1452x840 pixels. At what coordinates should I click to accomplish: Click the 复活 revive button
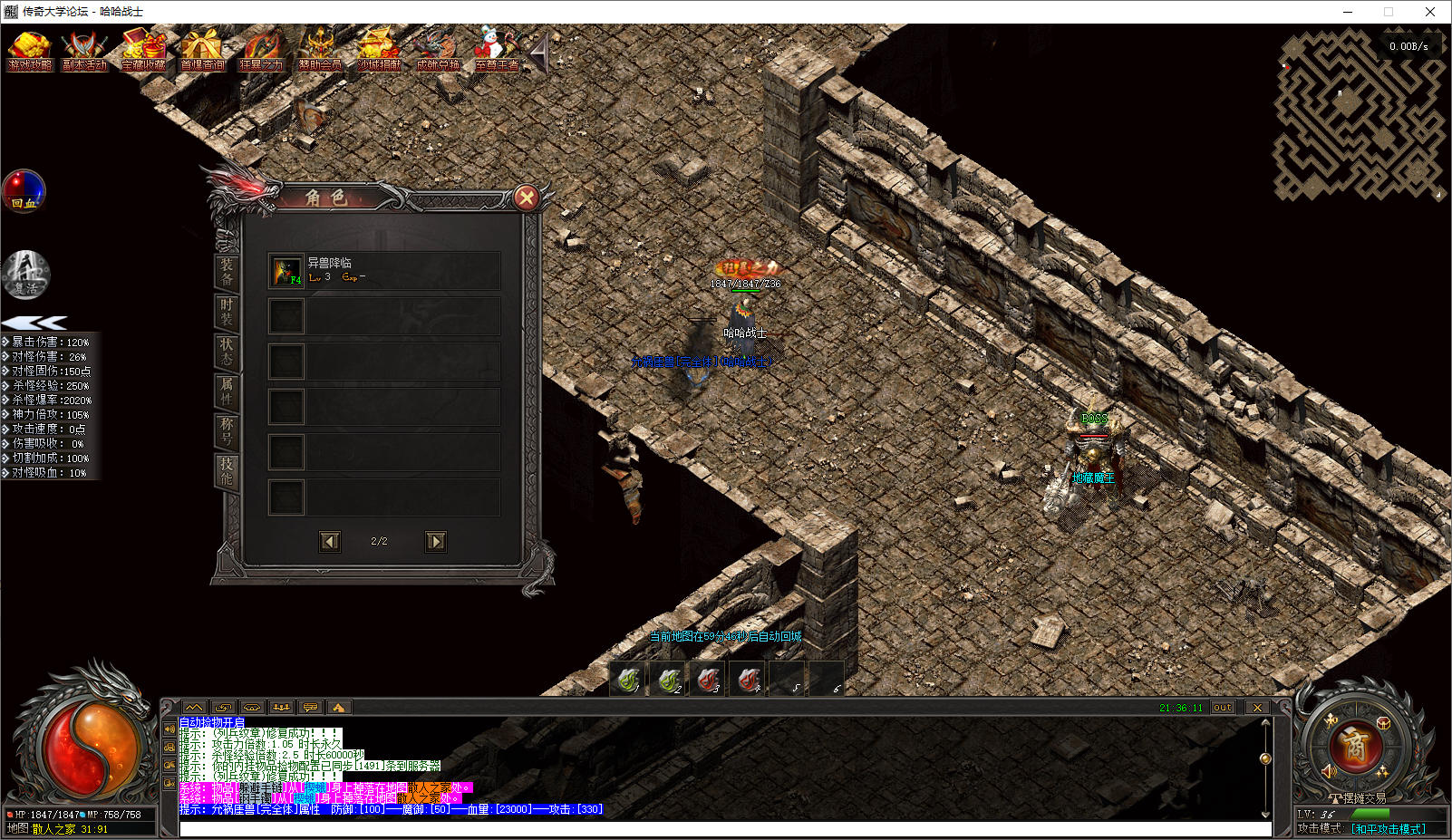[x=26, y=275]
